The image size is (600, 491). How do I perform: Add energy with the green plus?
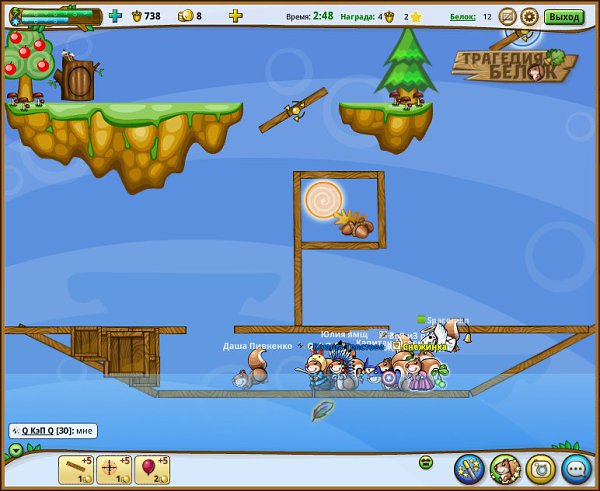pyautogui.click(x=115, y=16)
